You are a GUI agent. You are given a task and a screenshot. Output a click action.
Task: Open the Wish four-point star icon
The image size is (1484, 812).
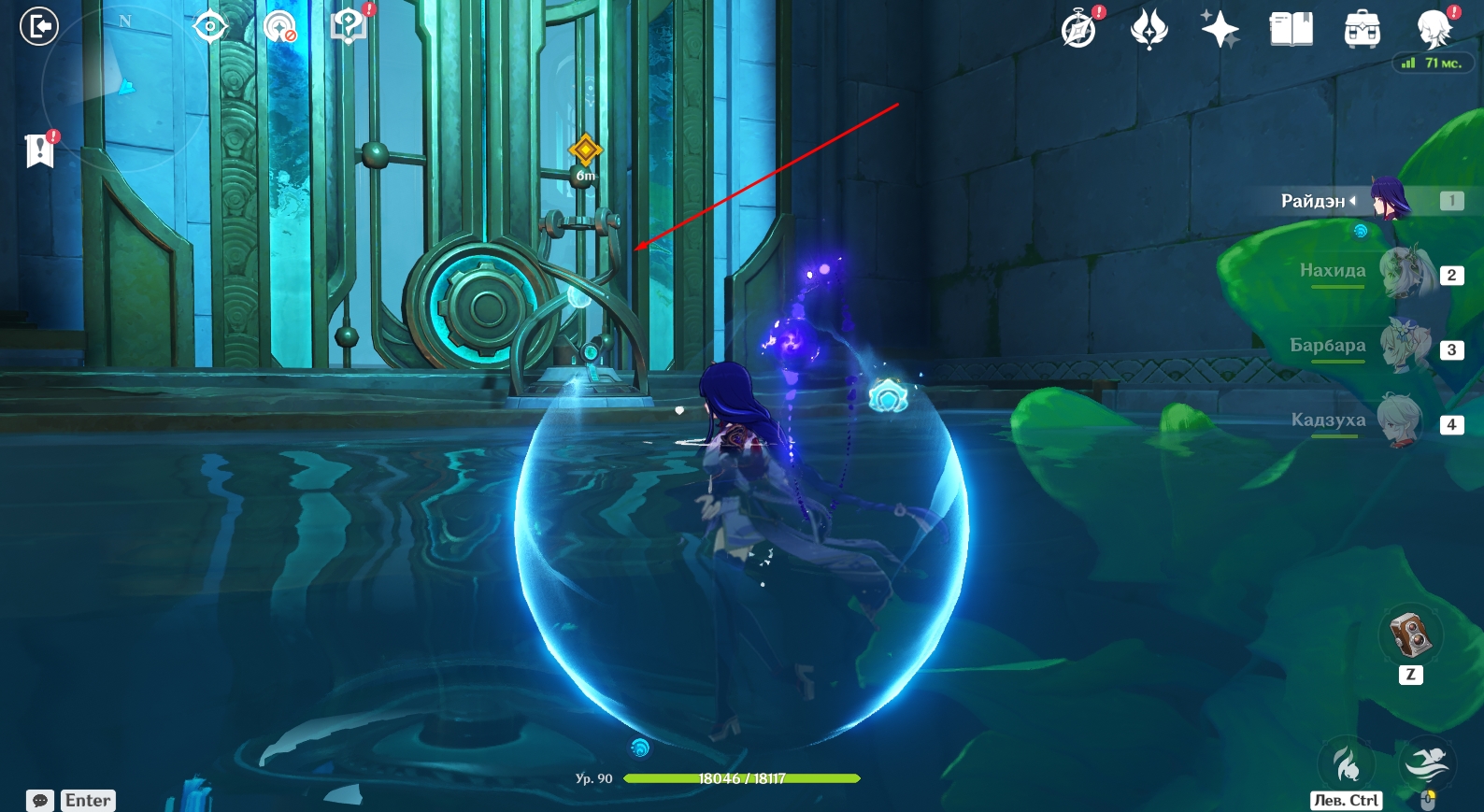[x=1220, y=29]
